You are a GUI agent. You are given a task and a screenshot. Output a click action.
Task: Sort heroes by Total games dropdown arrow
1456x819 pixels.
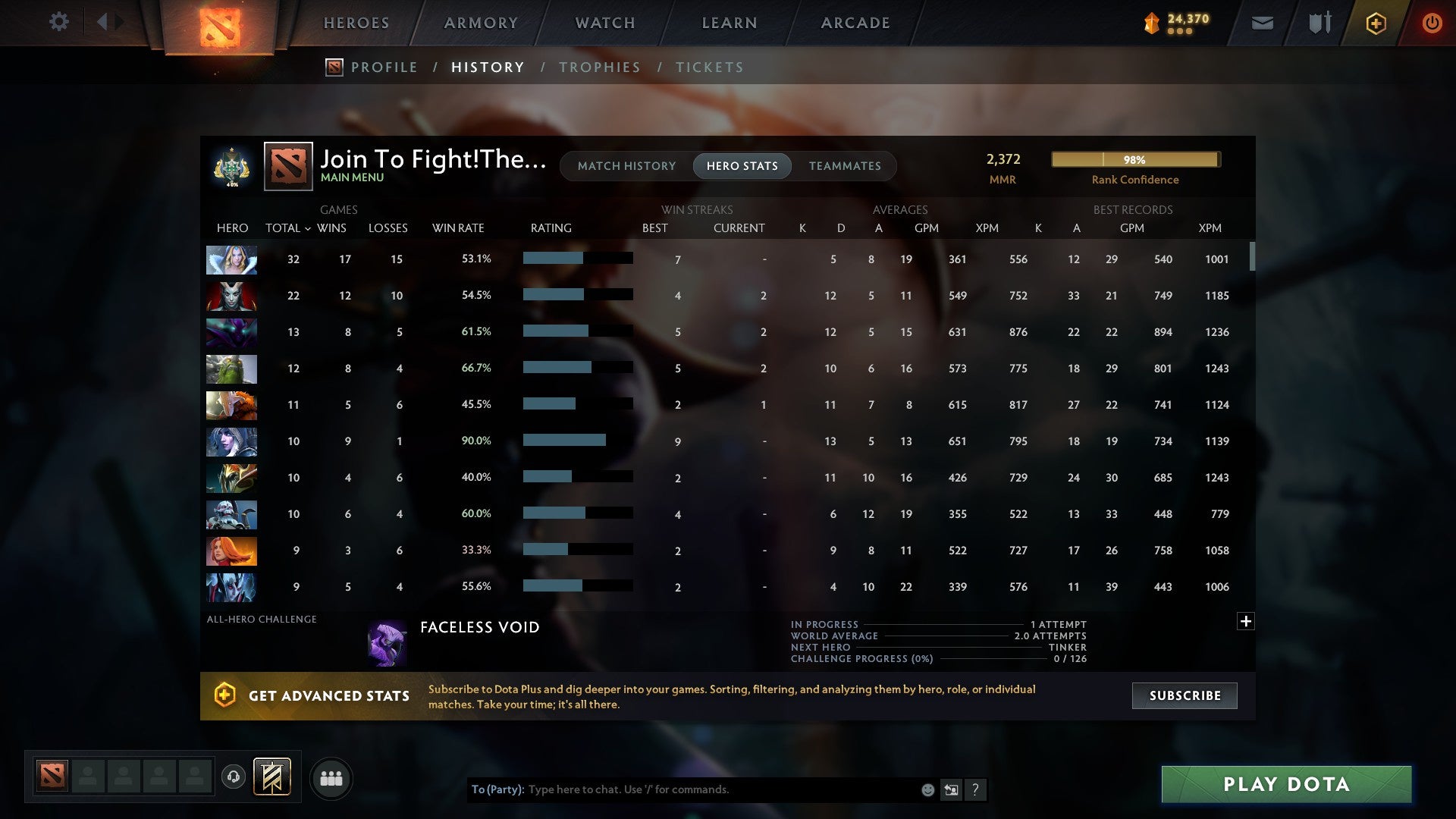point(308,227)
